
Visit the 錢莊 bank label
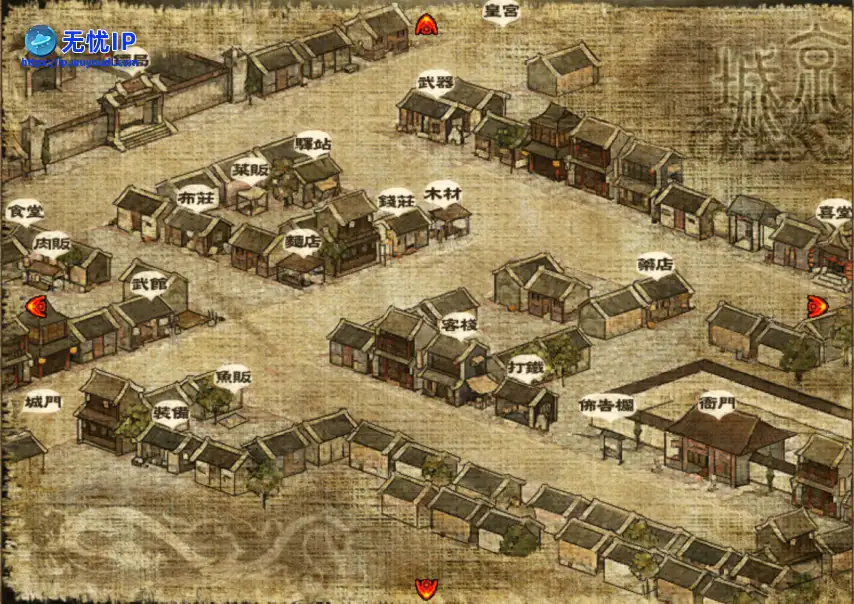point(396,200)
